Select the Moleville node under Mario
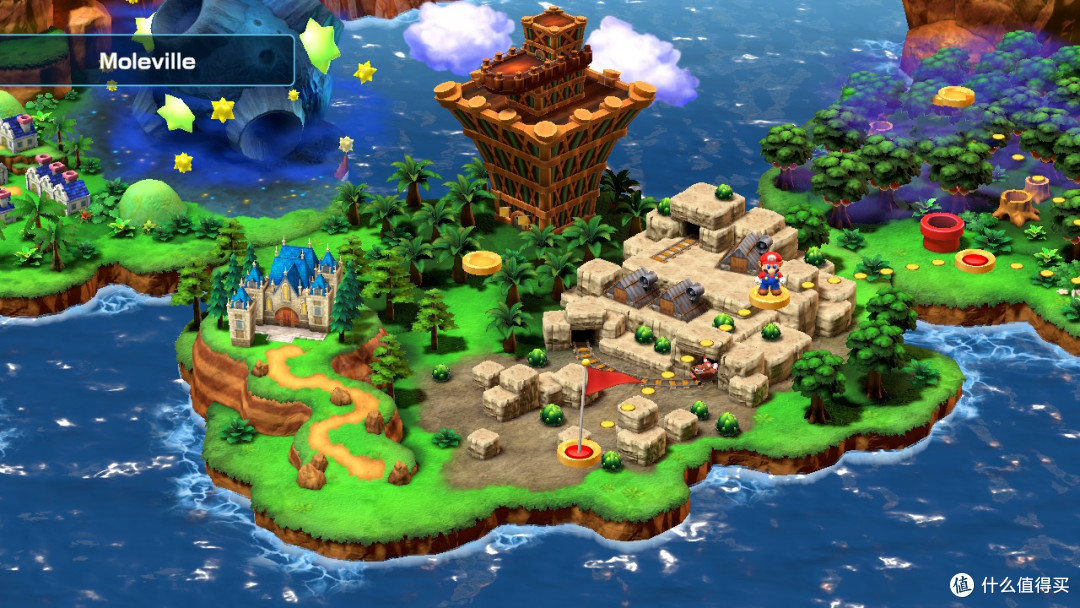Screen dimensions: 1080x608 pyautogui.click(x=769, y=297)
